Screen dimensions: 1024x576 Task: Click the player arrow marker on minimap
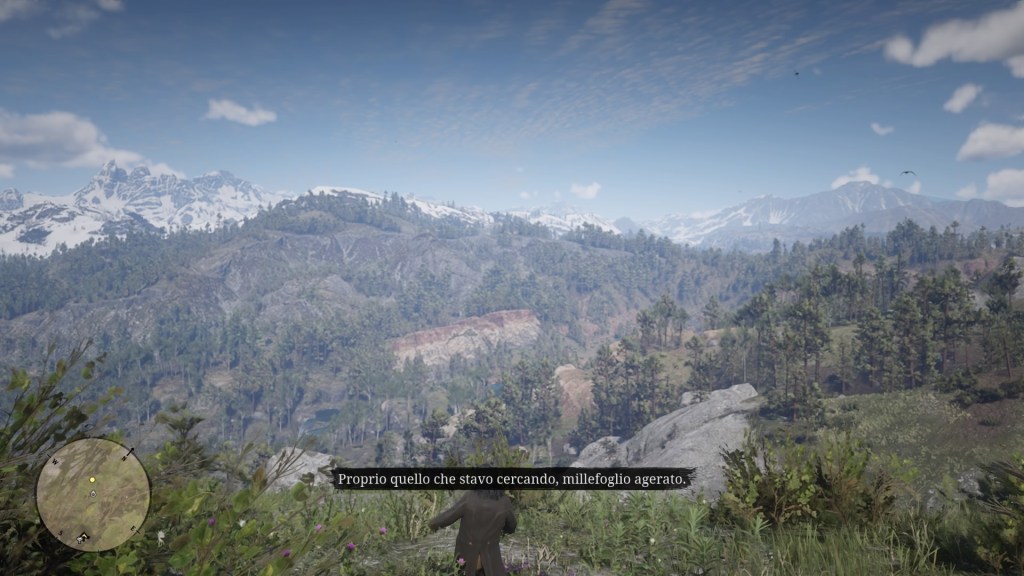[x=93, y=494]
